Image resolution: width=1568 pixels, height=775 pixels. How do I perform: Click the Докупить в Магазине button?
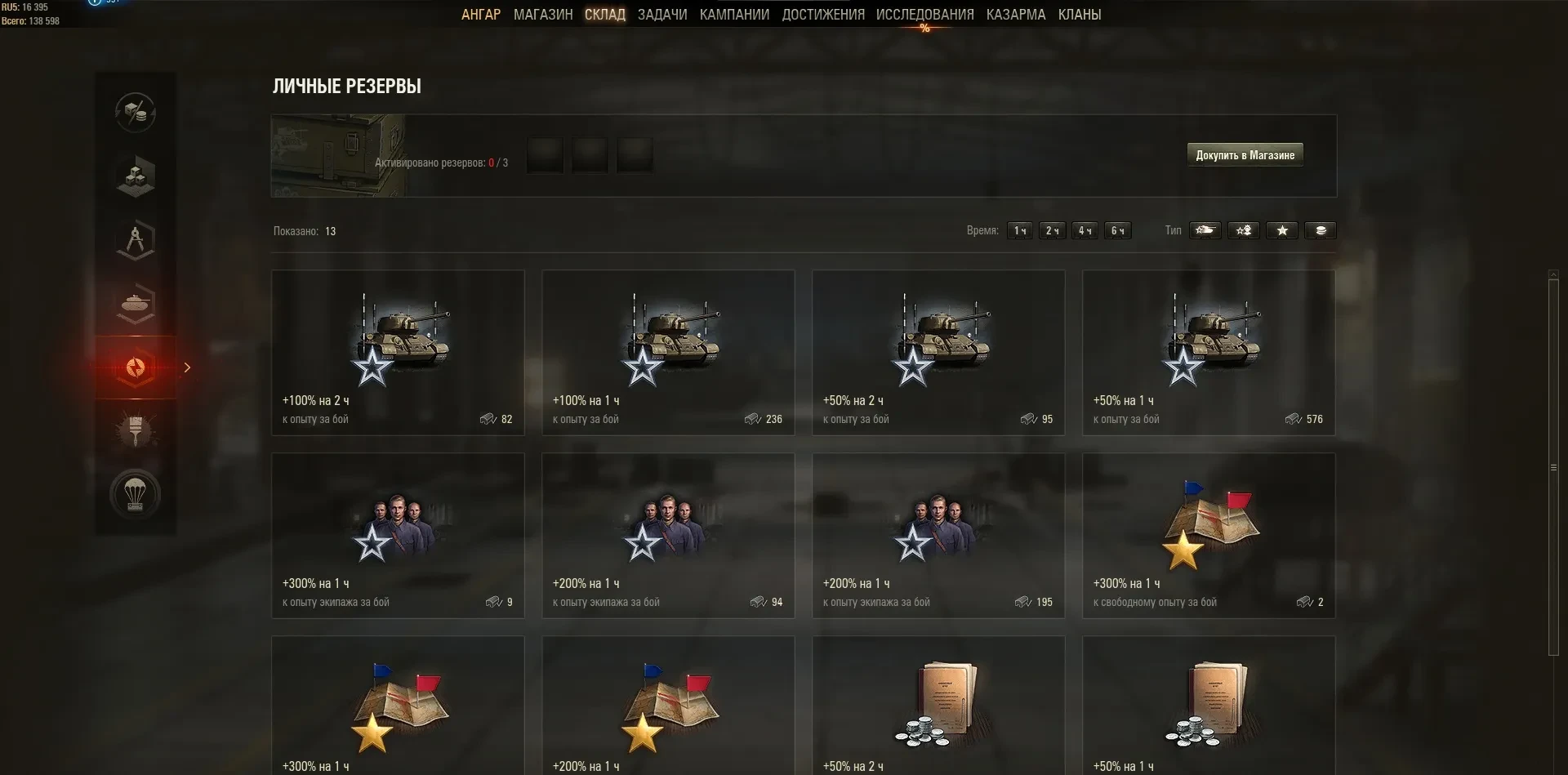click(x=1245, y=154)
